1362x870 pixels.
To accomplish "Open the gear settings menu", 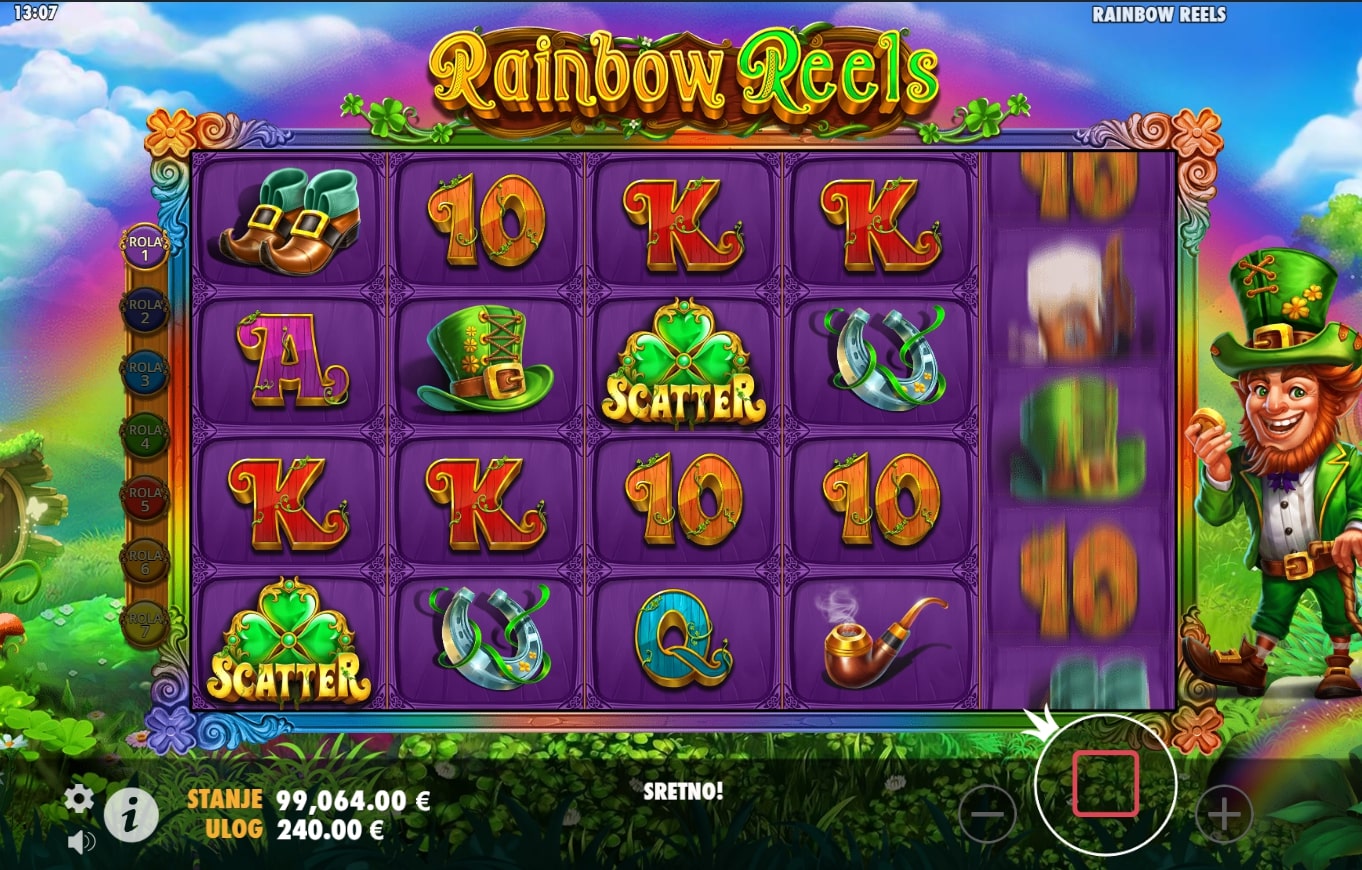I will (79, 798).
